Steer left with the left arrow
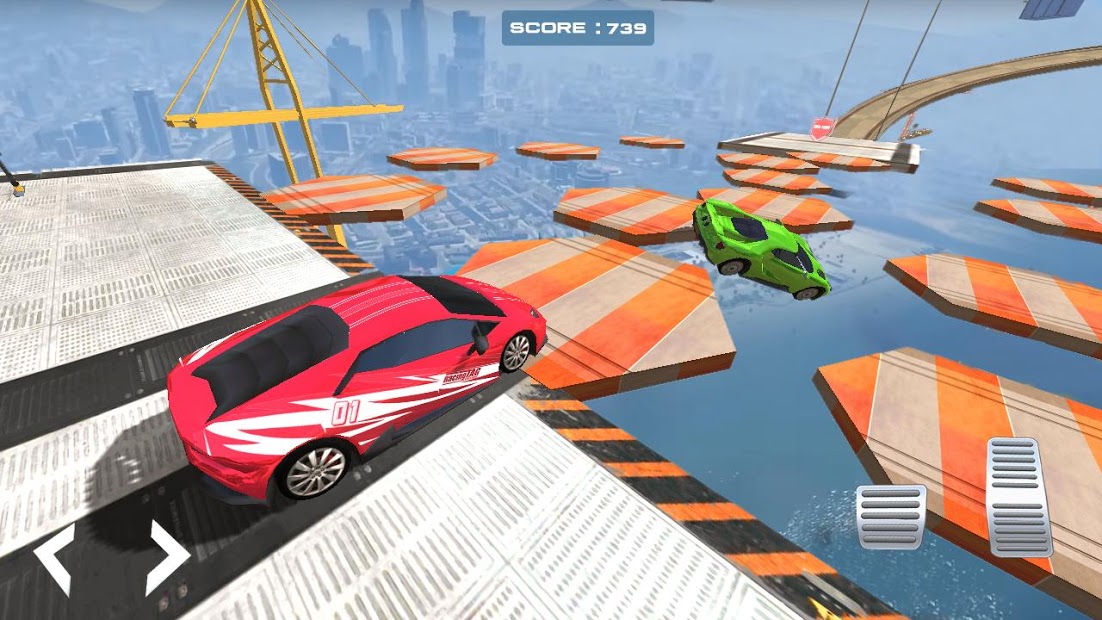 click(x=54, y=558)
